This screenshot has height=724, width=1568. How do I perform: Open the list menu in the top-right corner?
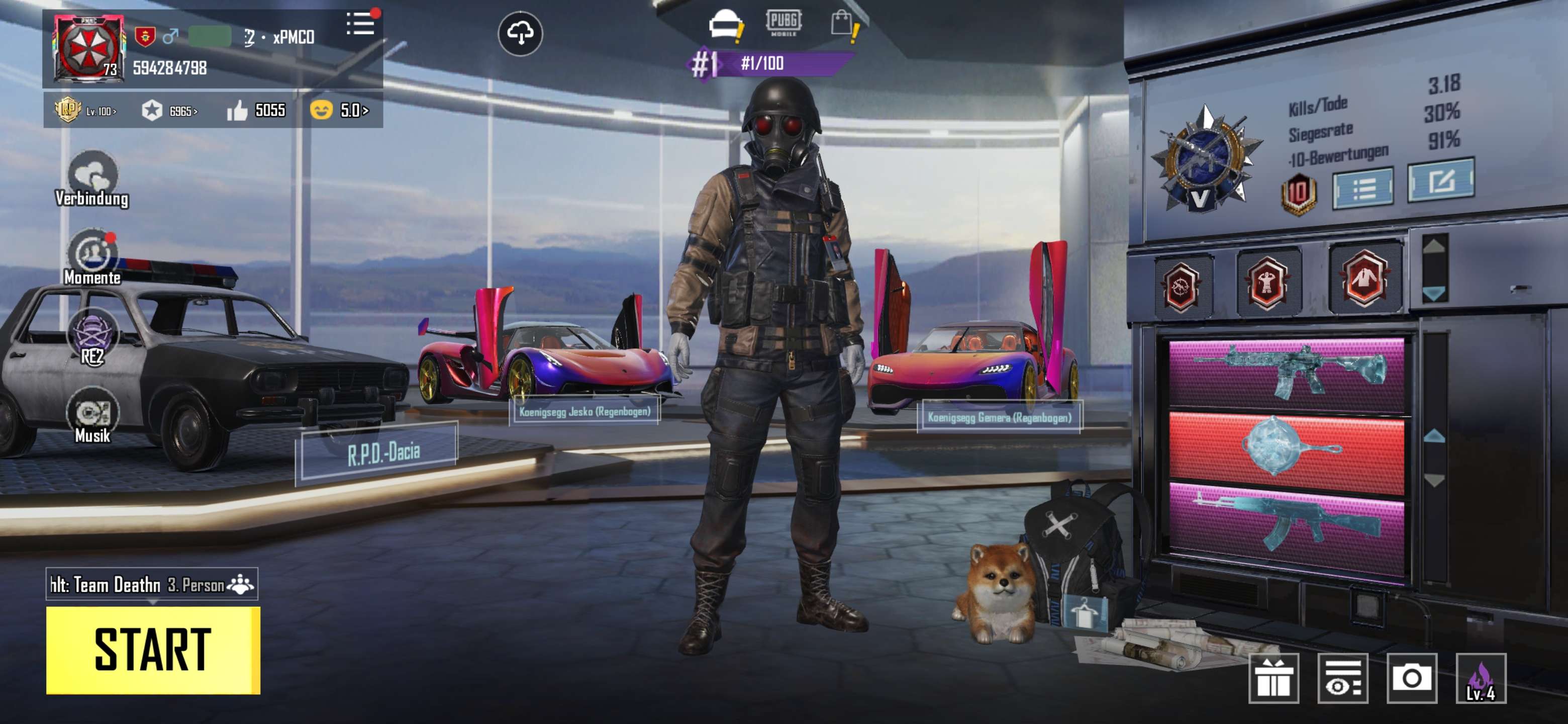click(x=361, y=23)
